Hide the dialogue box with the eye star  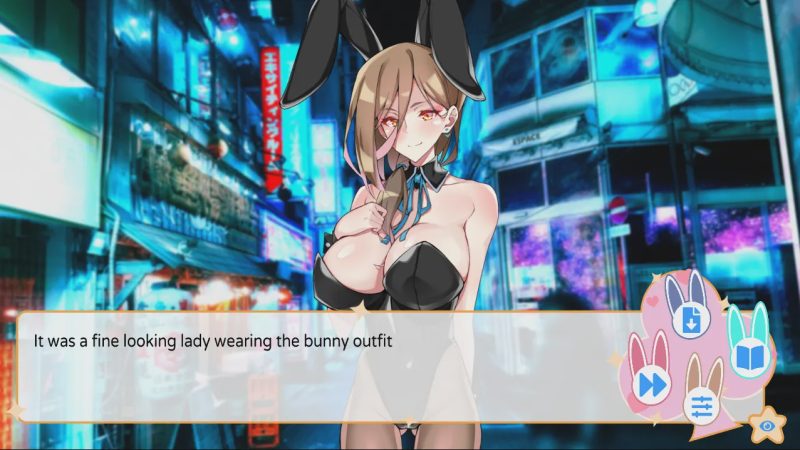click(x=765, y=425)
